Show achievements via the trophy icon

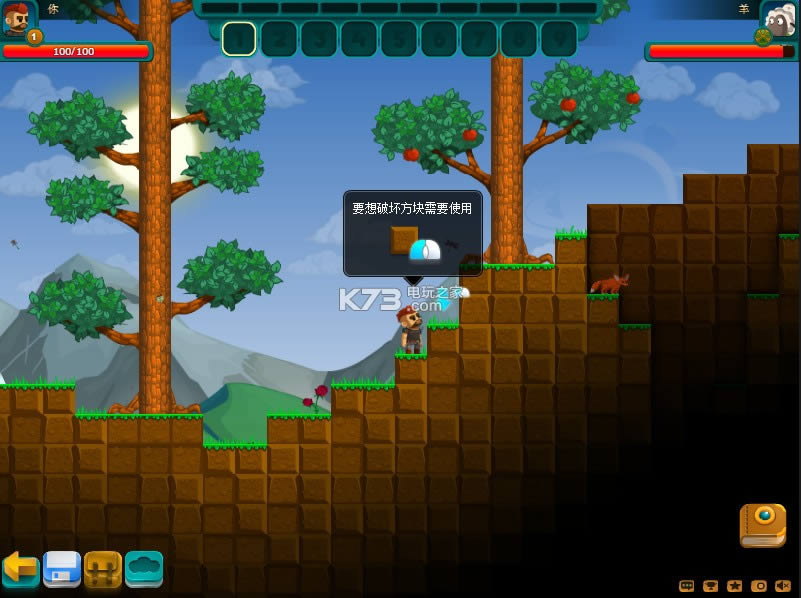click(711, 586)
